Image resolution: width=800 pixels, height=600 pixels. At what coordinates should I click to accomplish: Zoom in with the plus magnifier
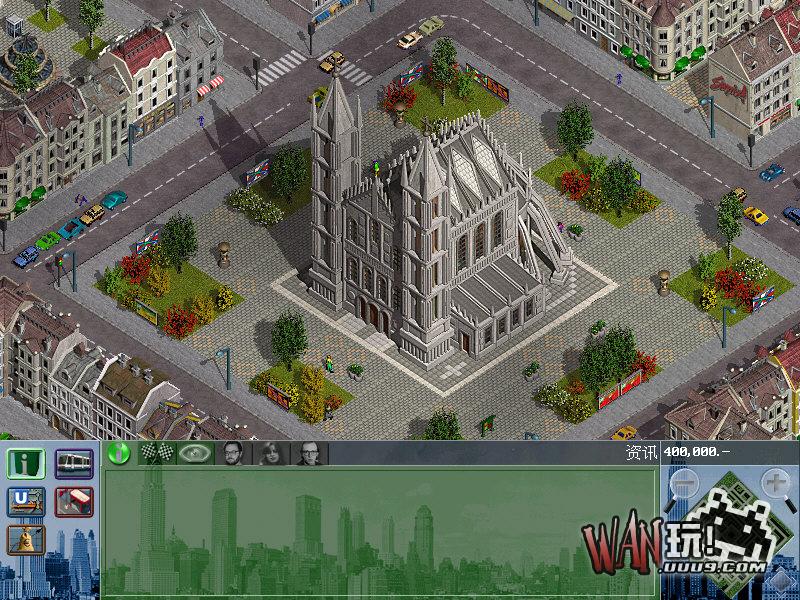click(x=777, y=485)
